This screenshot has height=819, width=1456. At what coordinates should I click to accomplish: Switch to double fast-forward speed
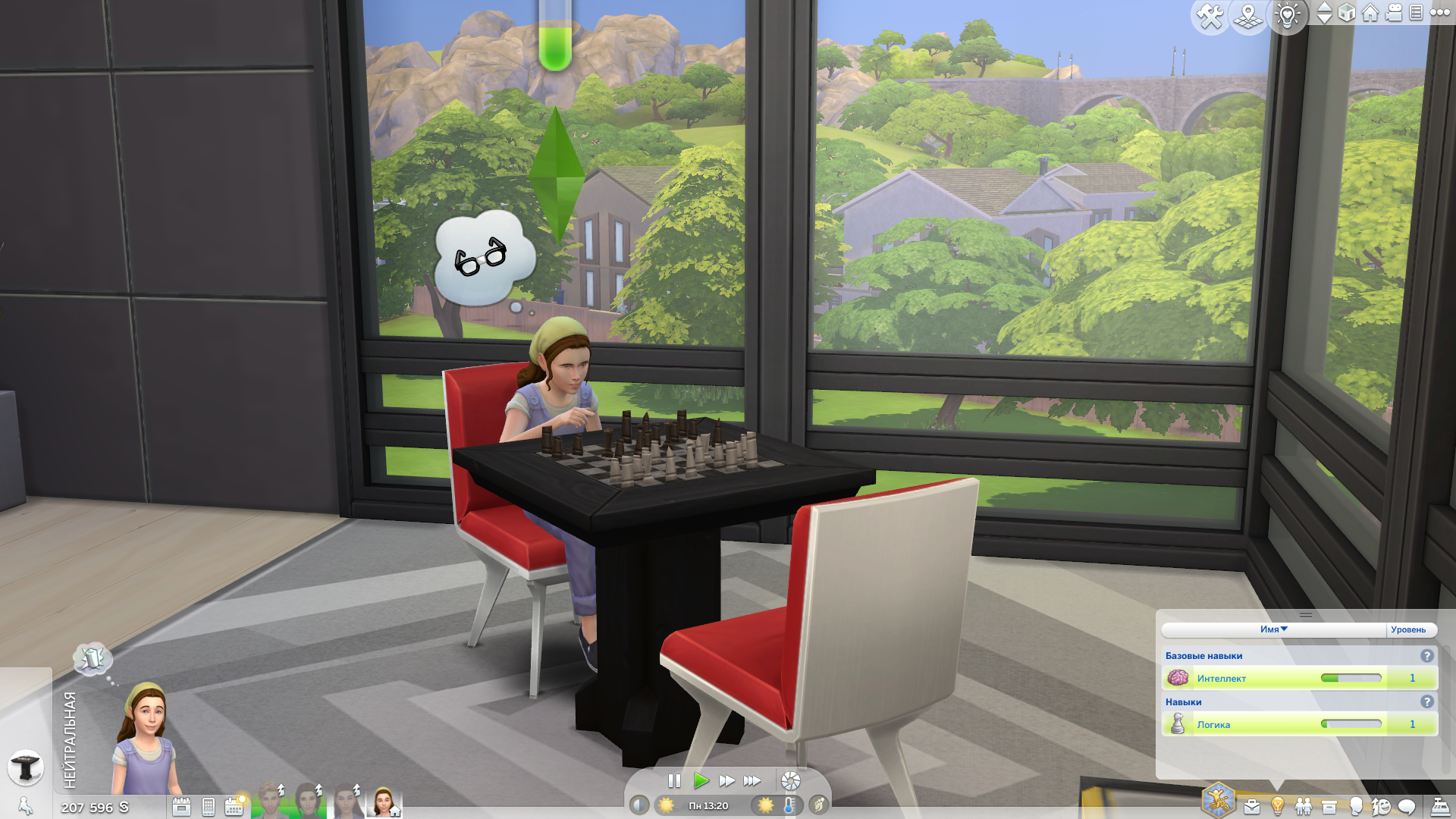(726, 780)
